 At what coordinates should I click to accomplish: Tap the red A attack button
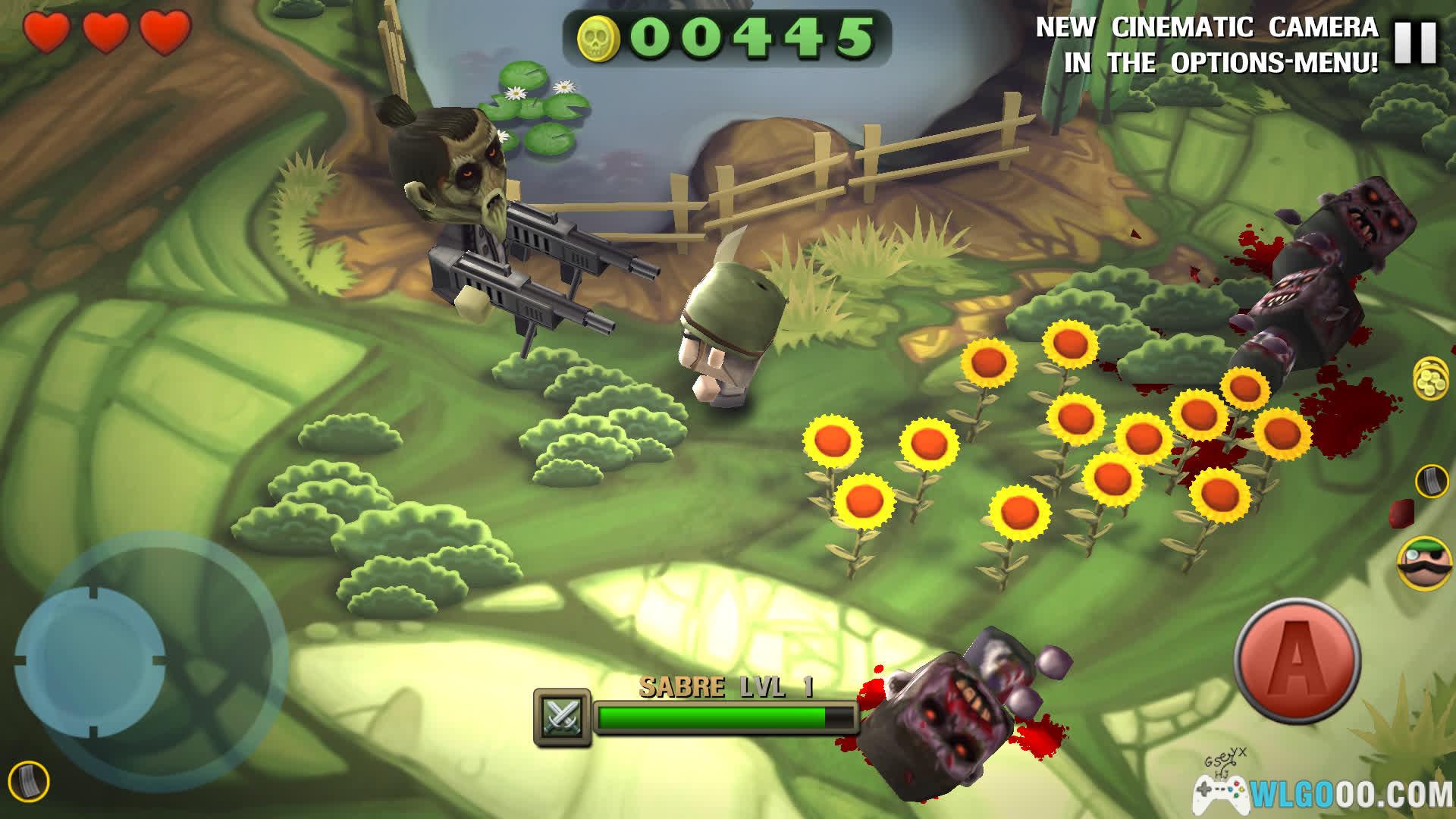tap(1297, 659)
